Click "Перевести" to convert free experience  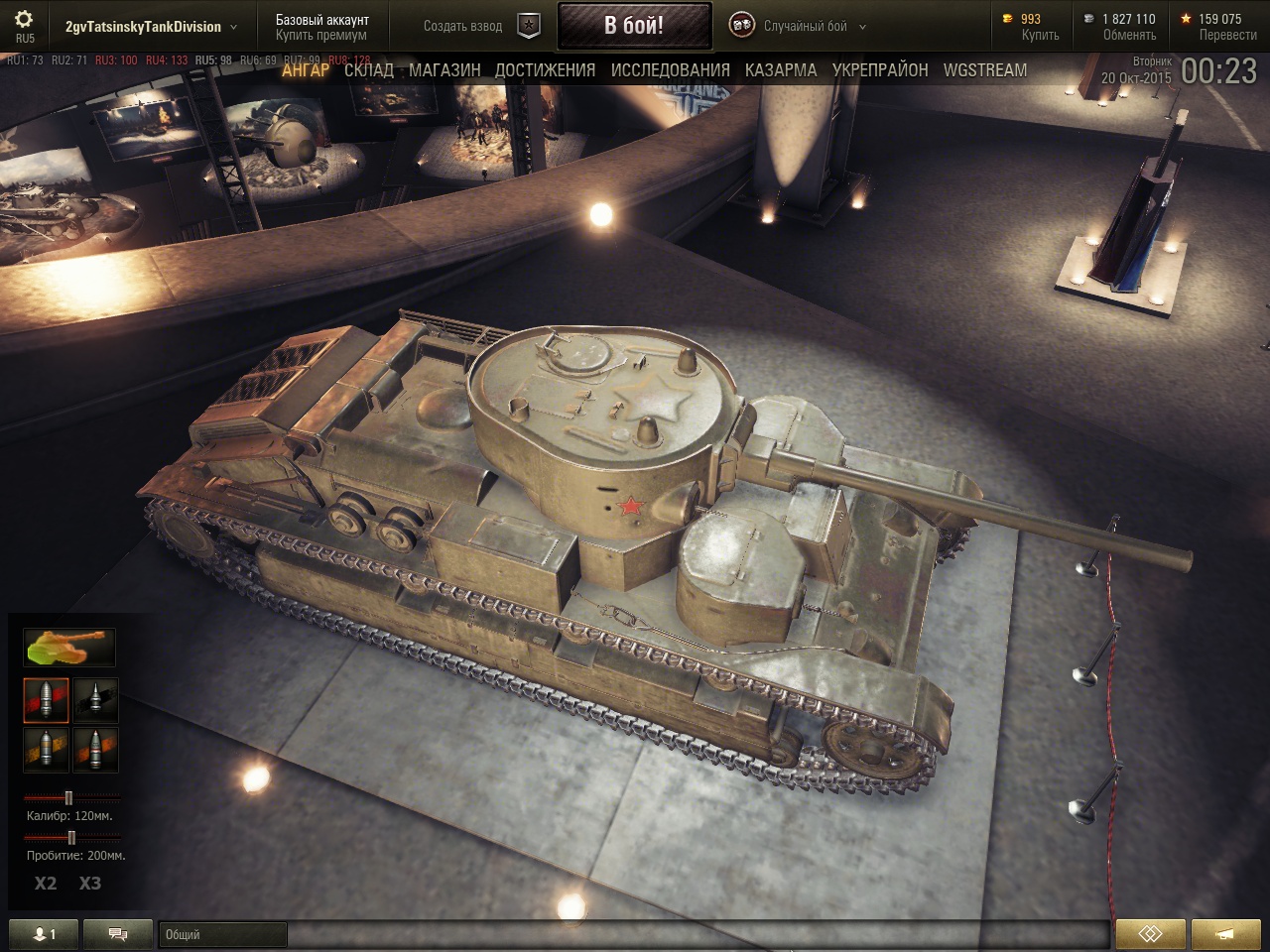point(1227,36)
